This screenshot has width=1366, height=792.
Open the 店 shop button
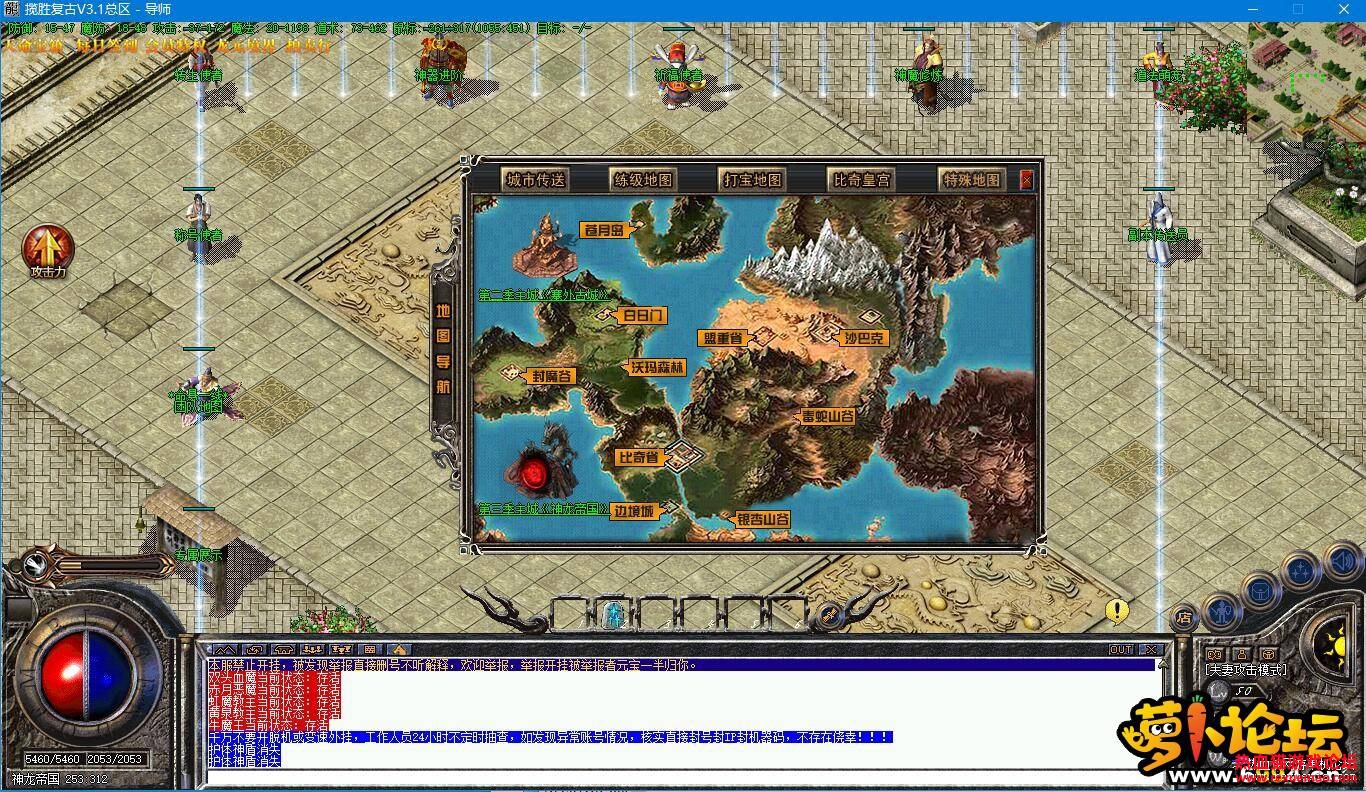pos(1184,616)
